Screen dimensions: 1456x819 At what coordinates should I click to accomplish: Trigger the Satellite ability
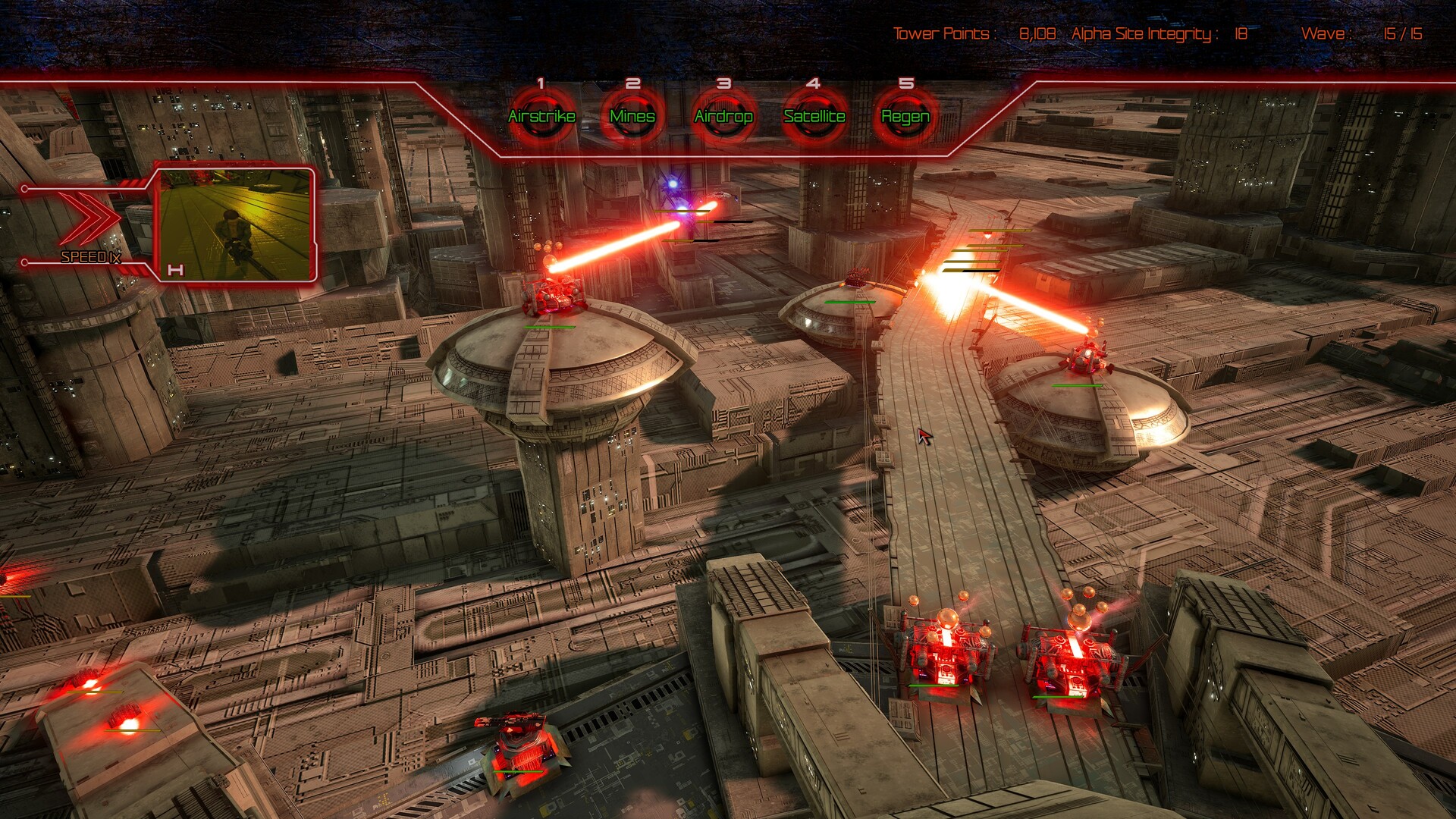coord(814,117)
